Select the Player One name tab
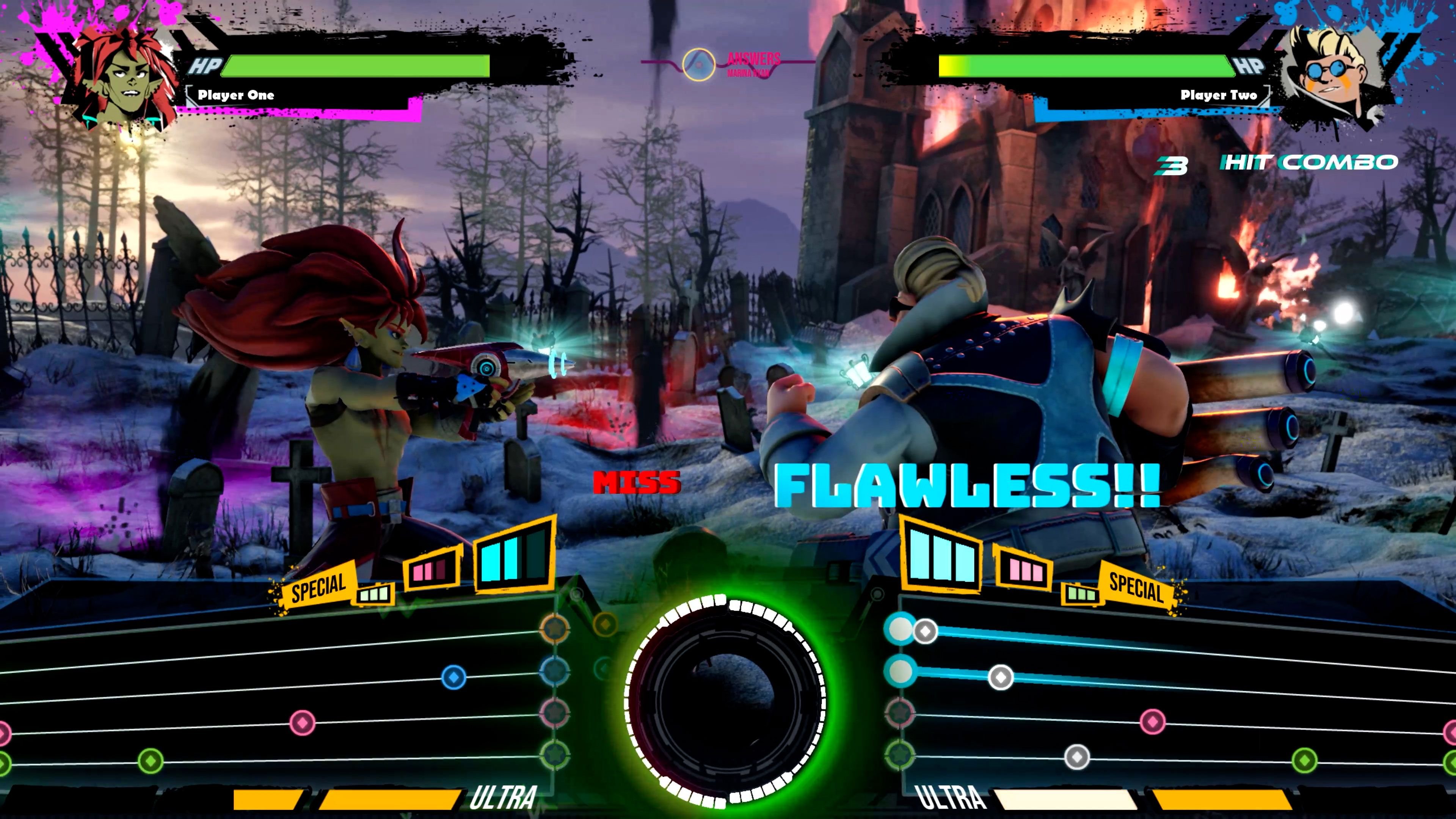 (x=236, y=96)
